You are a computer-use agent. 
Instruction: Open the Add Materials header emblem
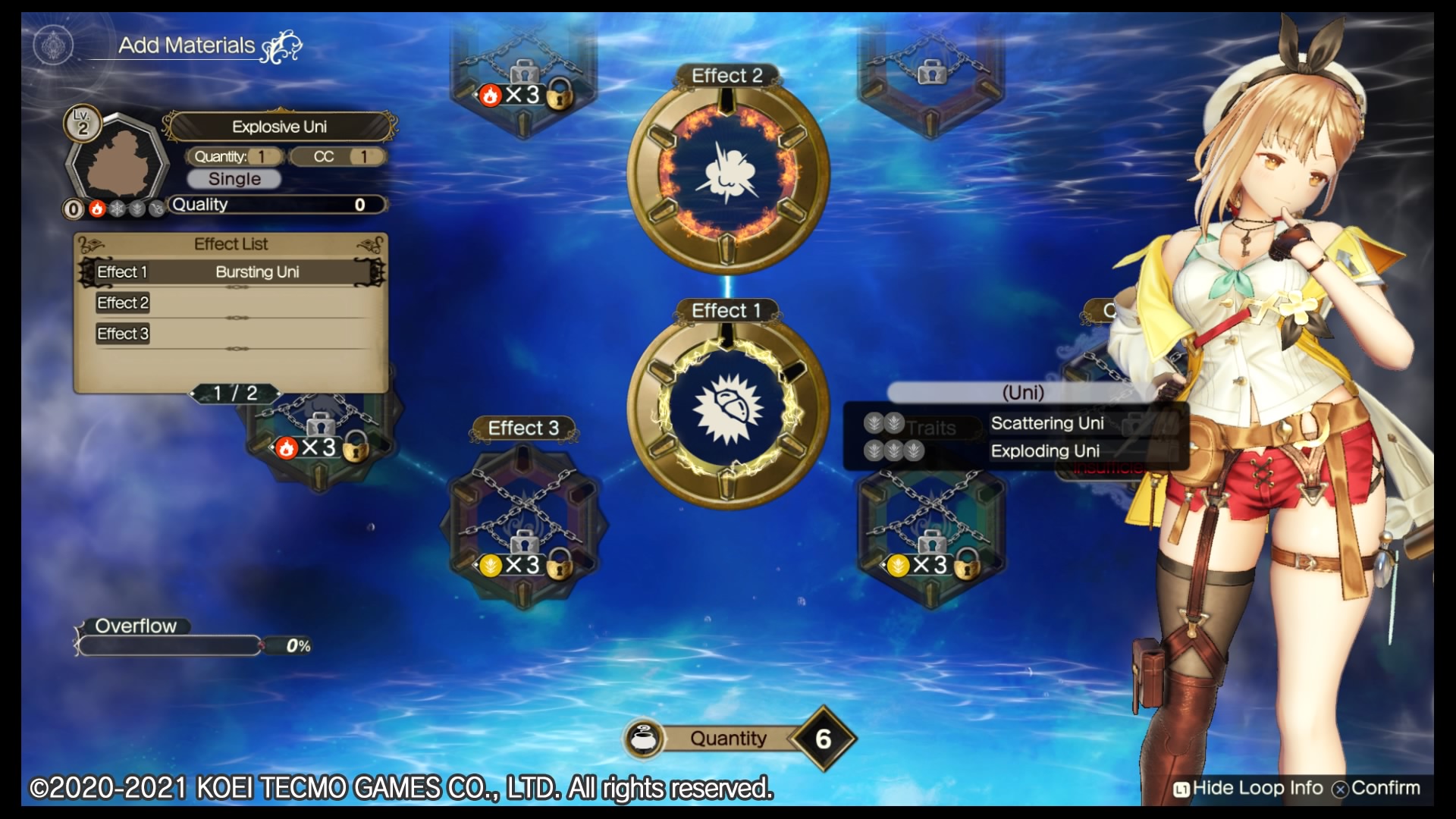(x=53, y=45)
